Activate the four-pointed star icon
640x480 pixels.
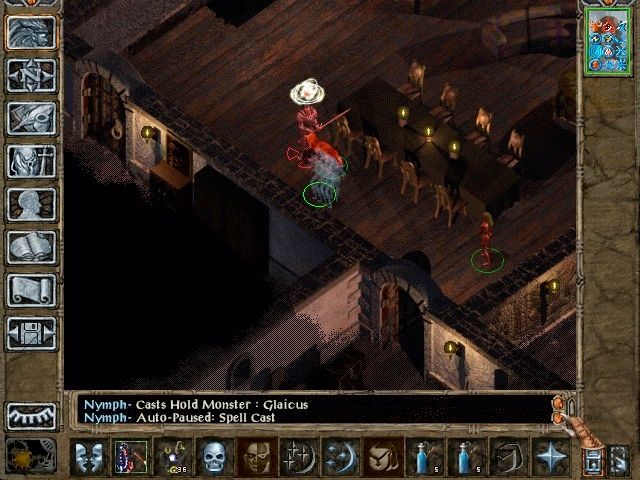(550, 457)
